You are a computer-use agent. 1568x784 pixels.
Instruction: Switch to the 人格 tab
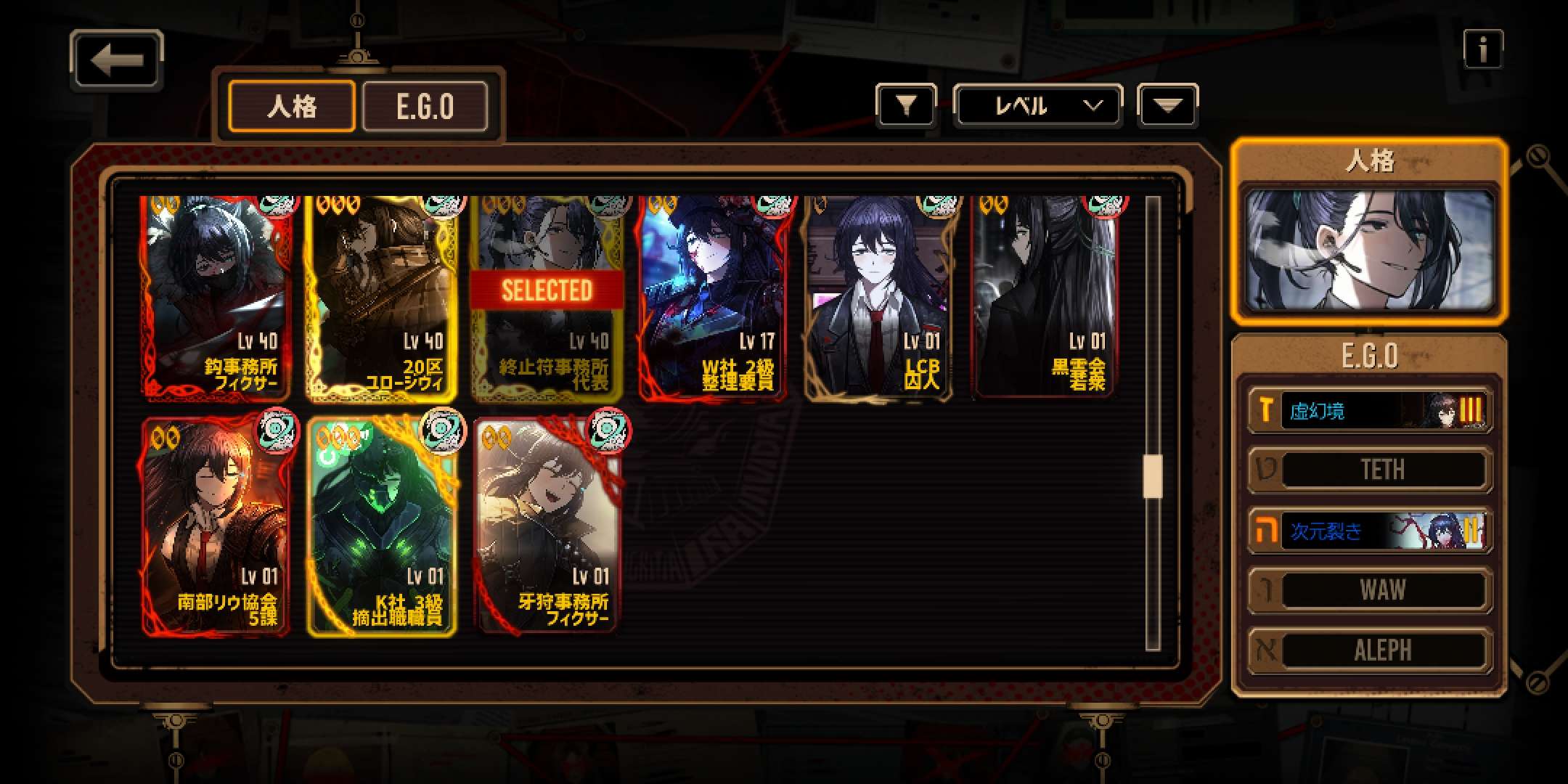(292, 107)
